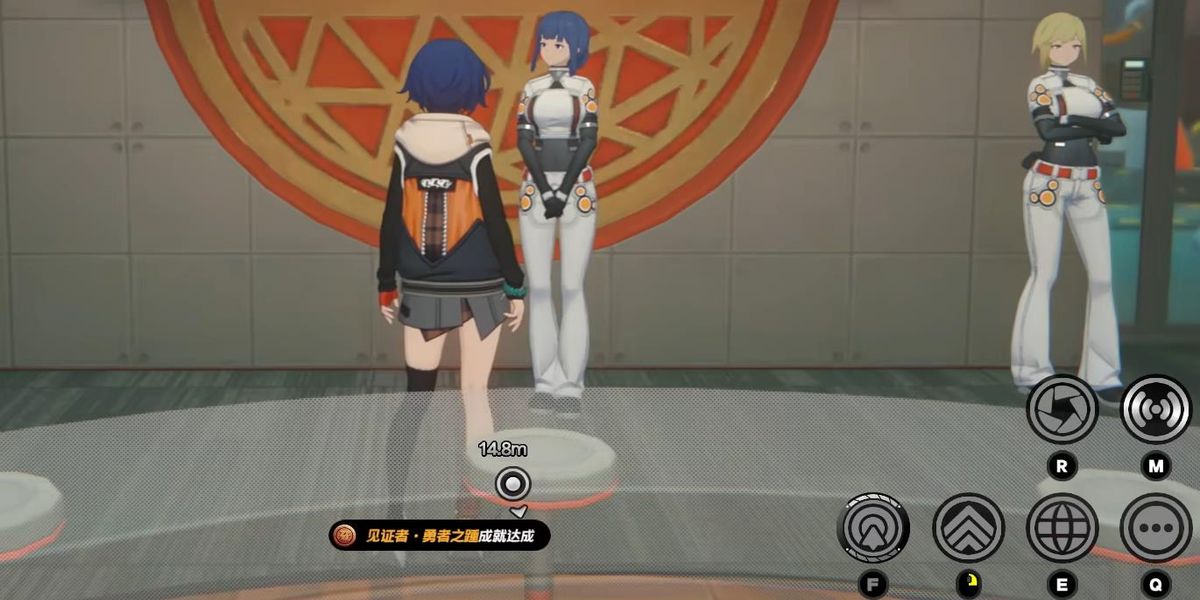This screenshot has height=600, width=1200.
Task: Tap the signal broadcast wave icon
Action: coord(1155,409)
